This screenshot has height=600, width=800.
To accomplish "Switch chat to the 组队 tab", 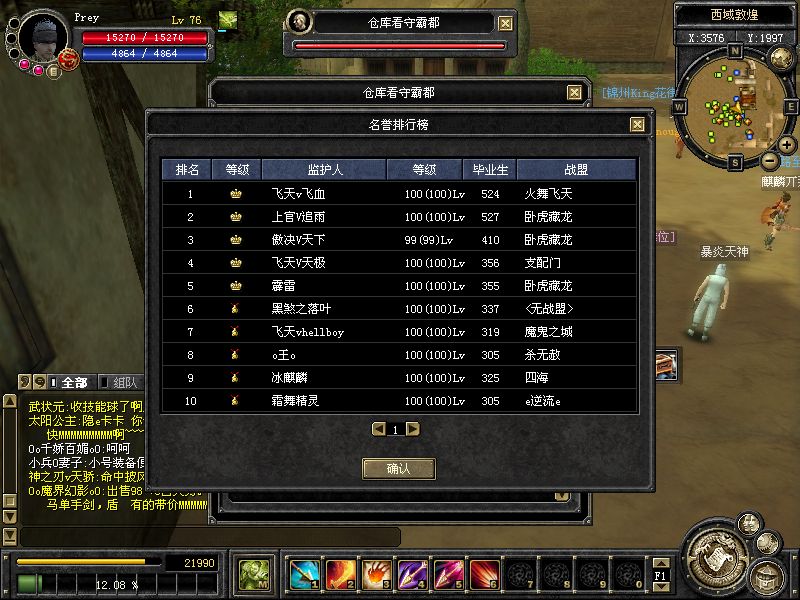I will [x=125, y=382].
